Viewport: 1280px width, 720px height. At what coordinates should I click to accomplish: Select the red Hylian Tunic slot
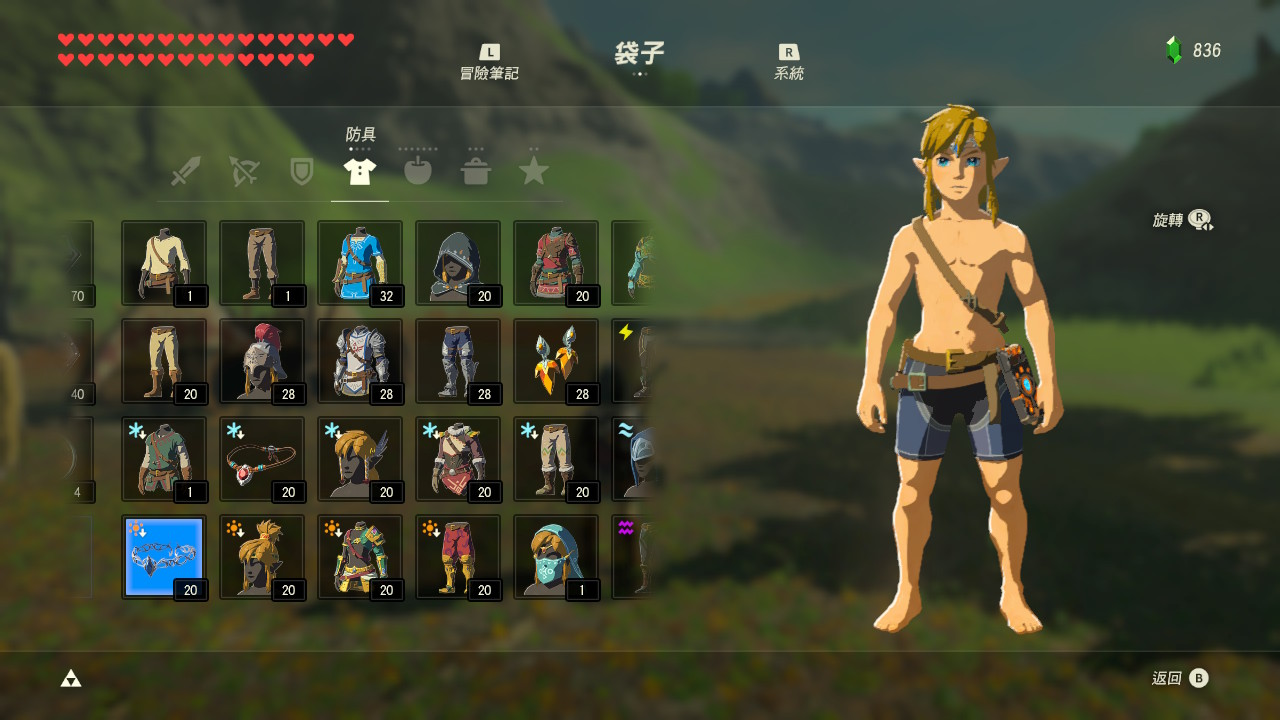[x=556, y=263]
